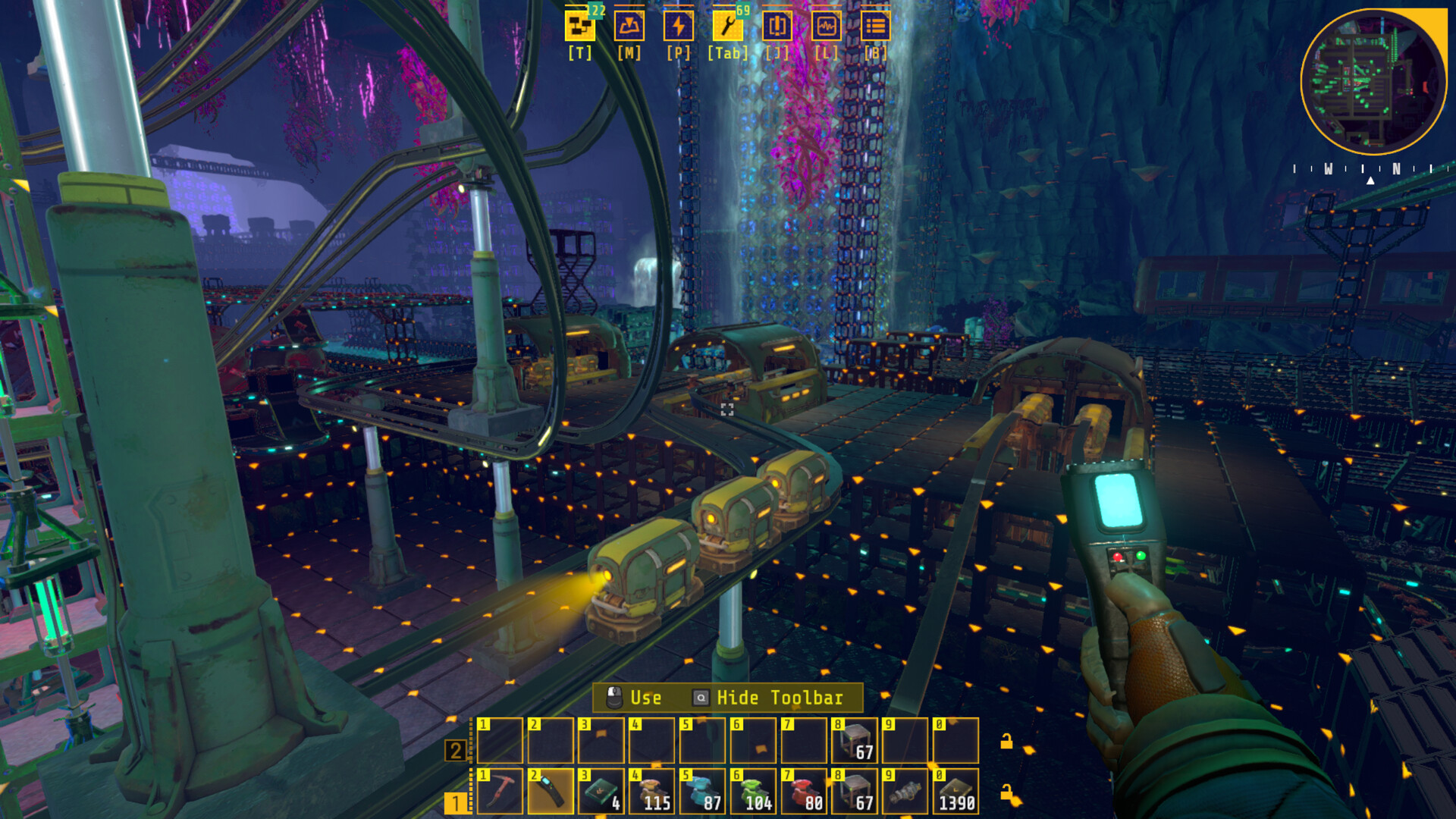The width and height of the screenshot is (1456, 819).
Task: Open the alerts panel with the J icon
Action: (x=778, y=25)
